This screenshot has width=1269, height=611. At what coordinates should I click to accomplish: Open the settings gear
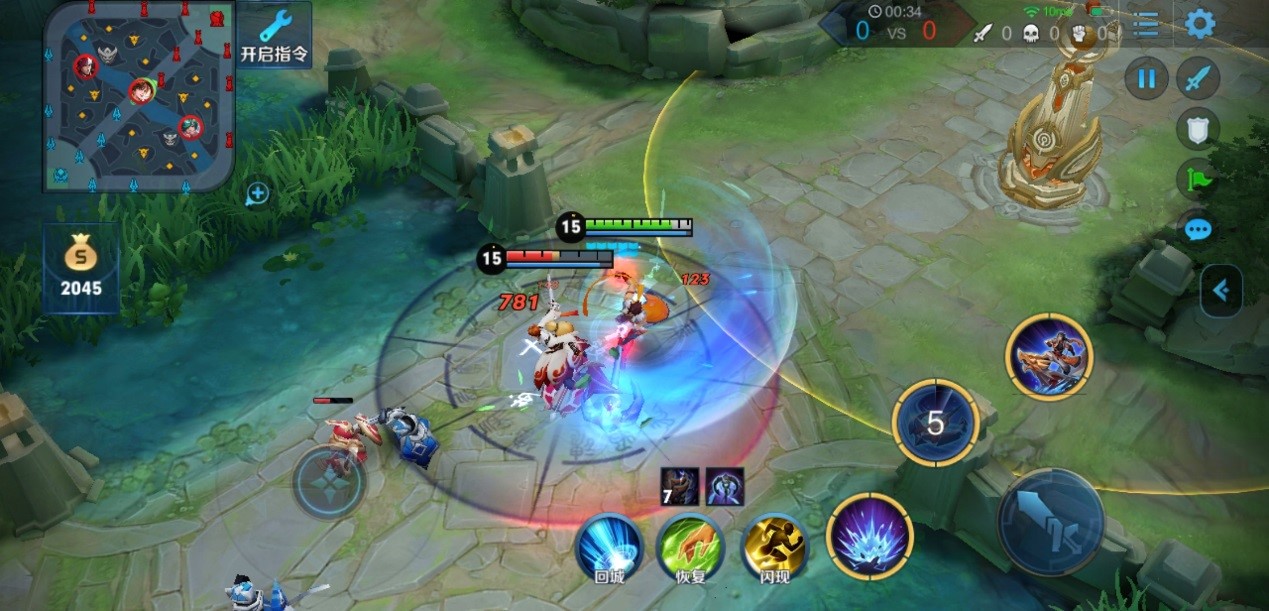tap(1199, 24)
